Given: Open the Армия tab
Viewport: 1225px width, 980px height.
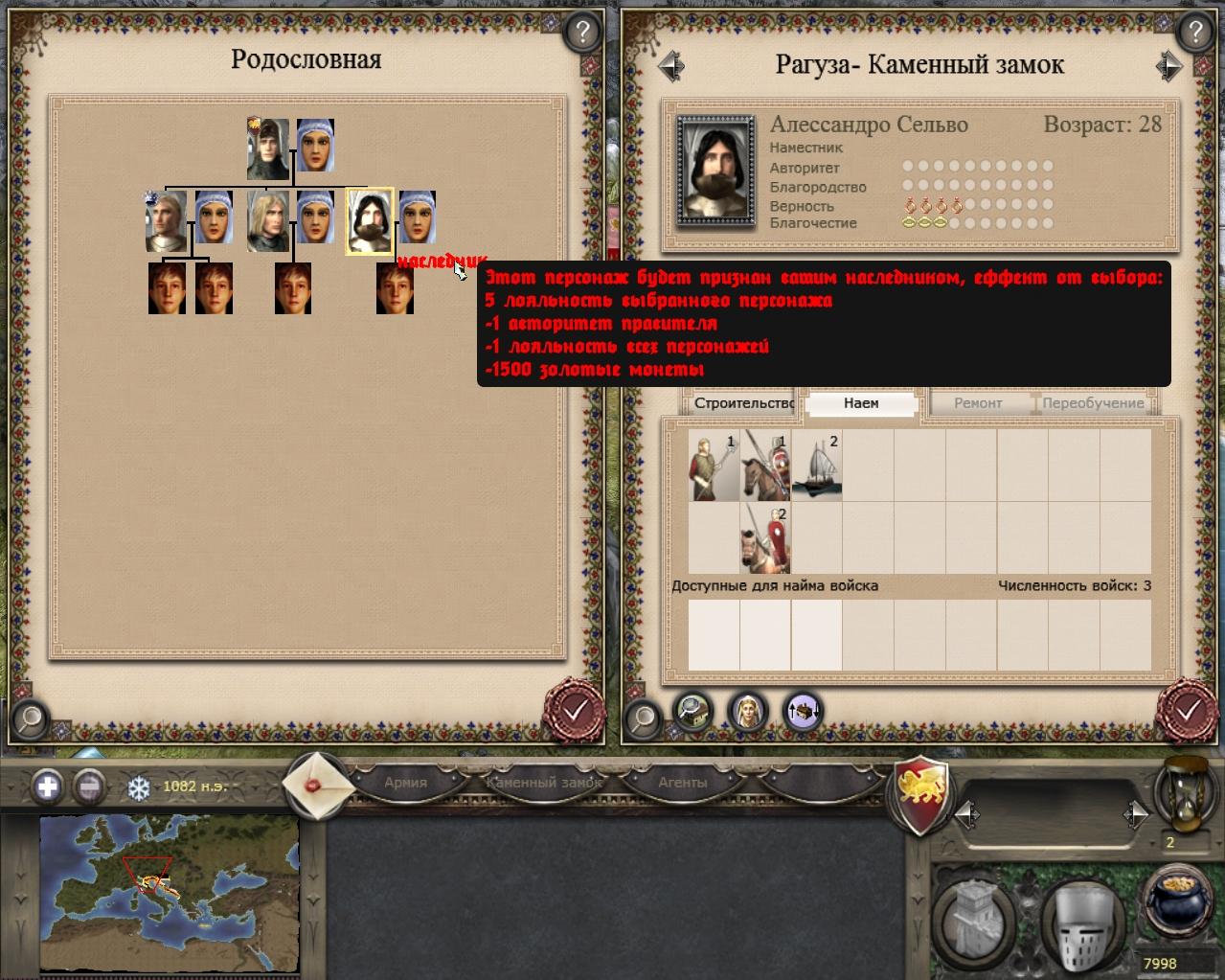Looking at the screenshot, I should (x=405, y=783).
